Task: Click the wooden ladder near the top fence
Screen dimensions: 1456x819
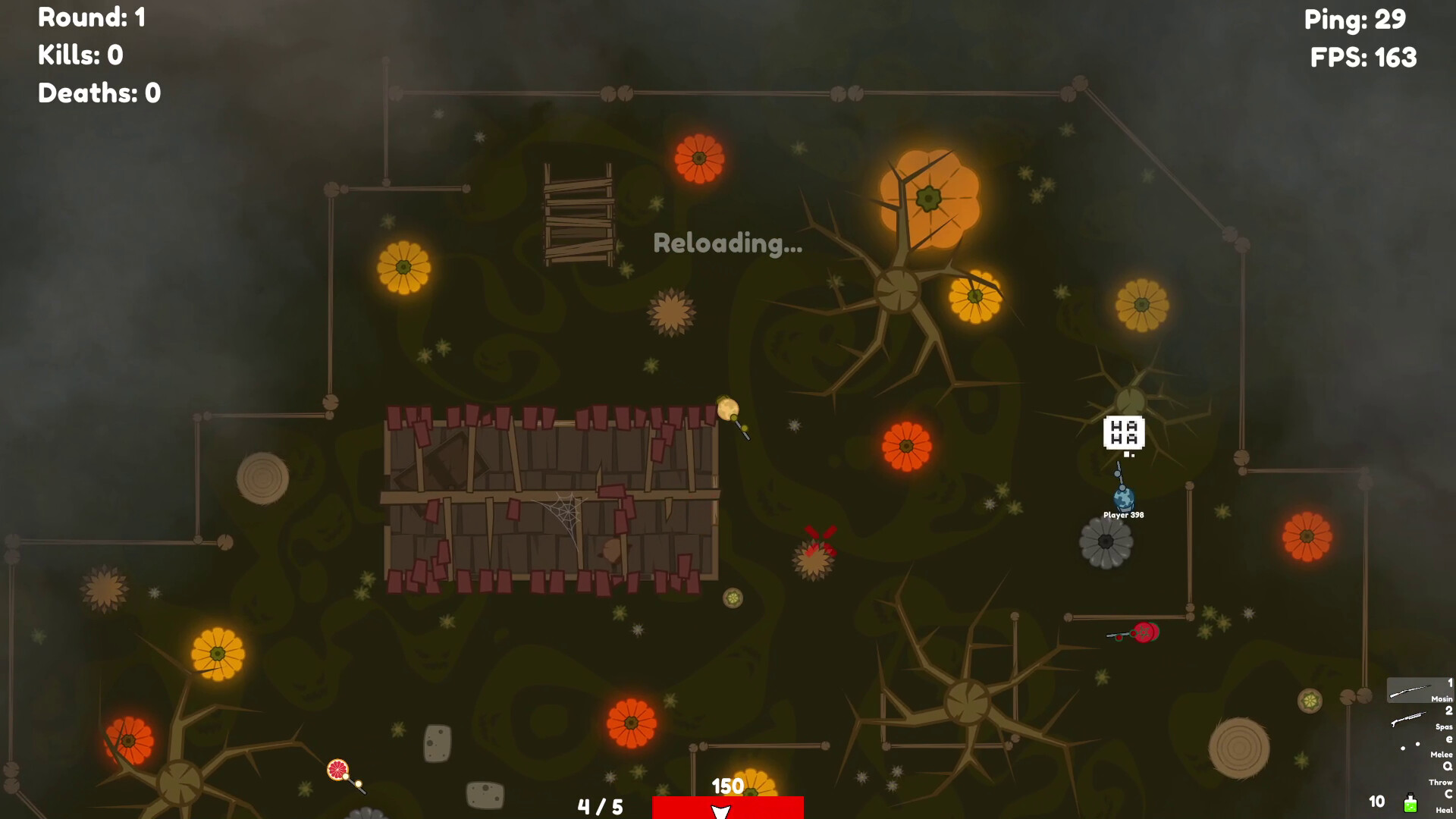Action: click(577, 216)
